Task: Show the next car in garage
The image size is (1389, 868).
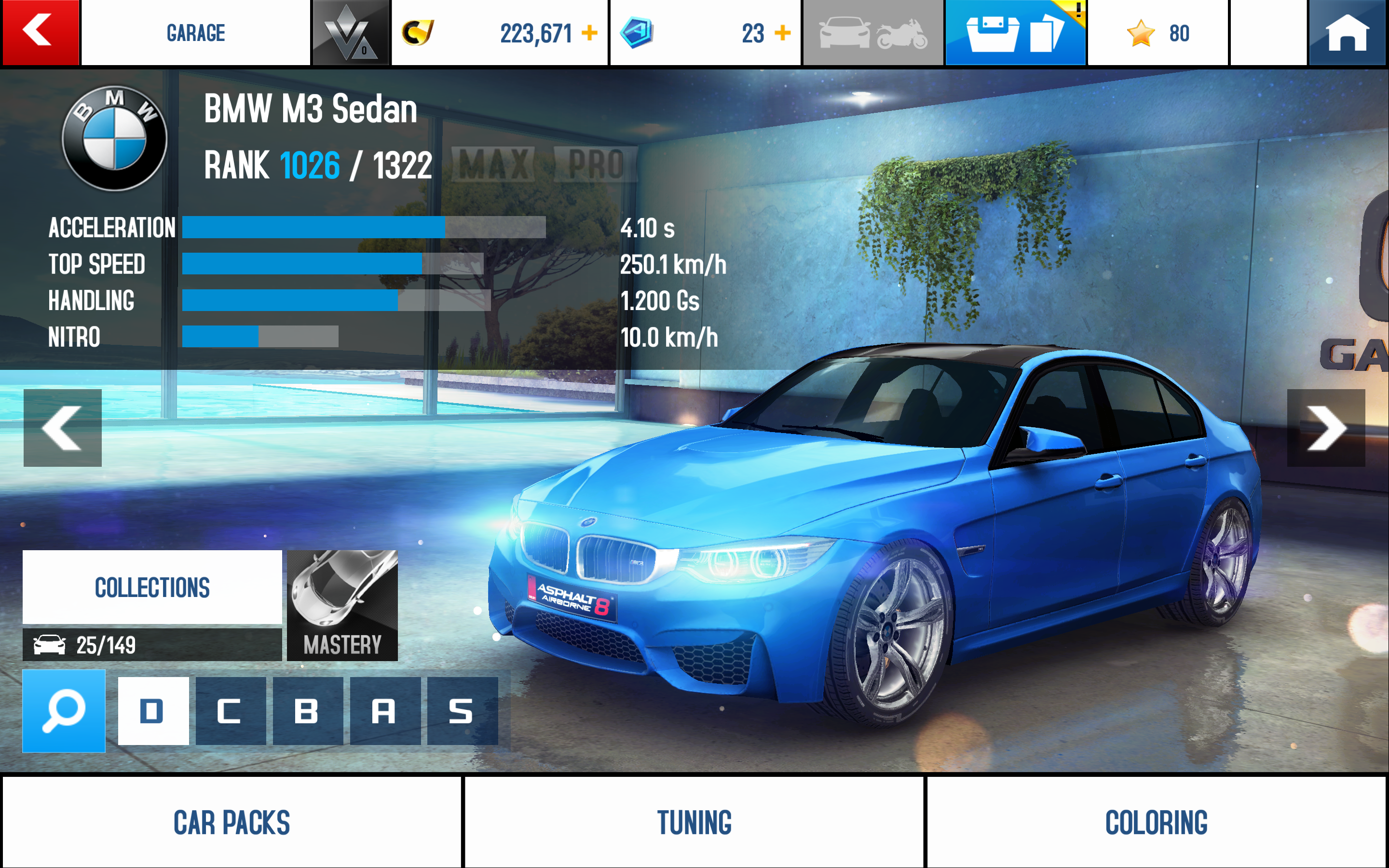Action: (x=1326, y=428)
